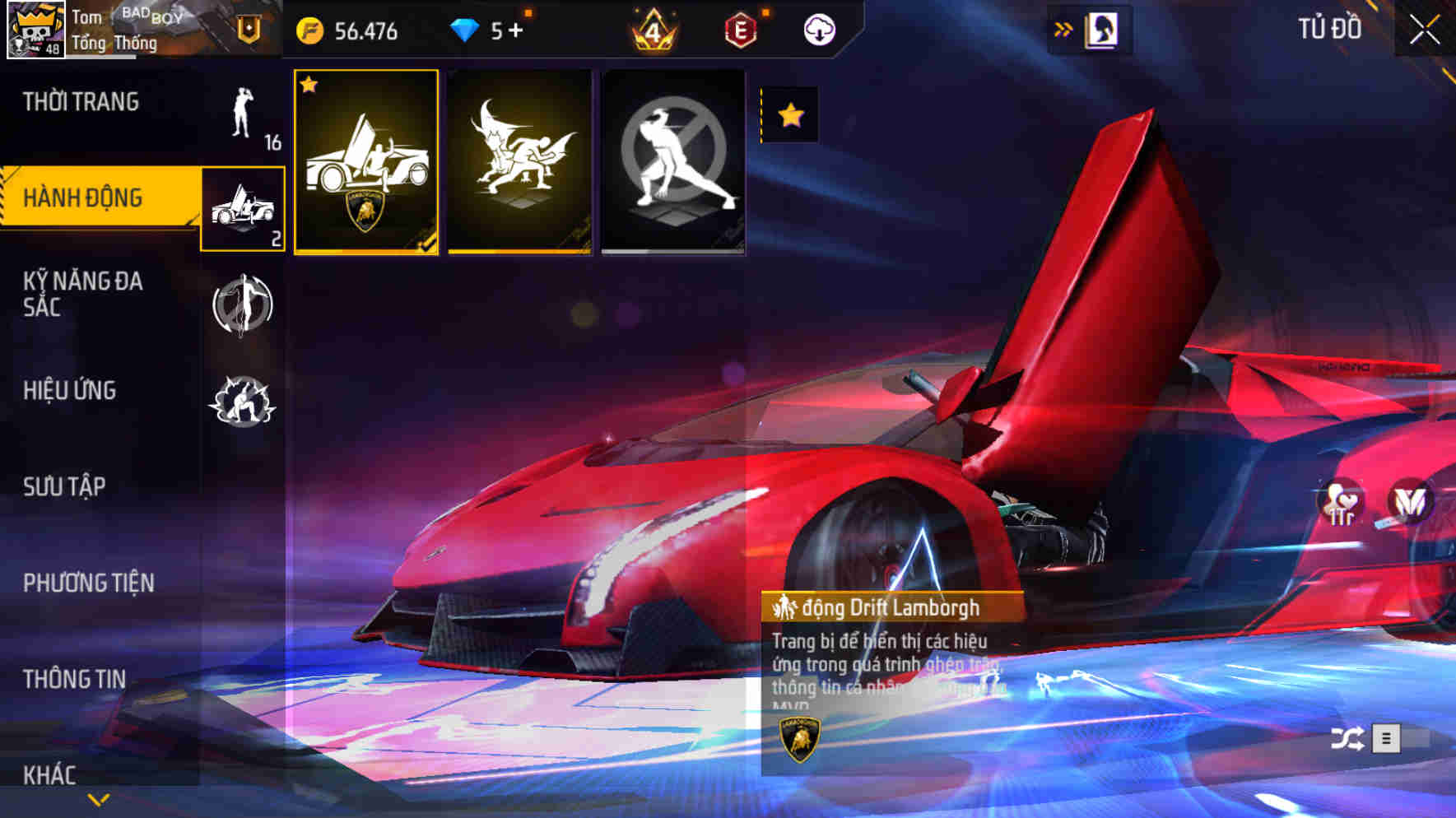The image size is (1456, 818).
Task: Click the SƯU TẬP sidebar entry
Action: 62,486
